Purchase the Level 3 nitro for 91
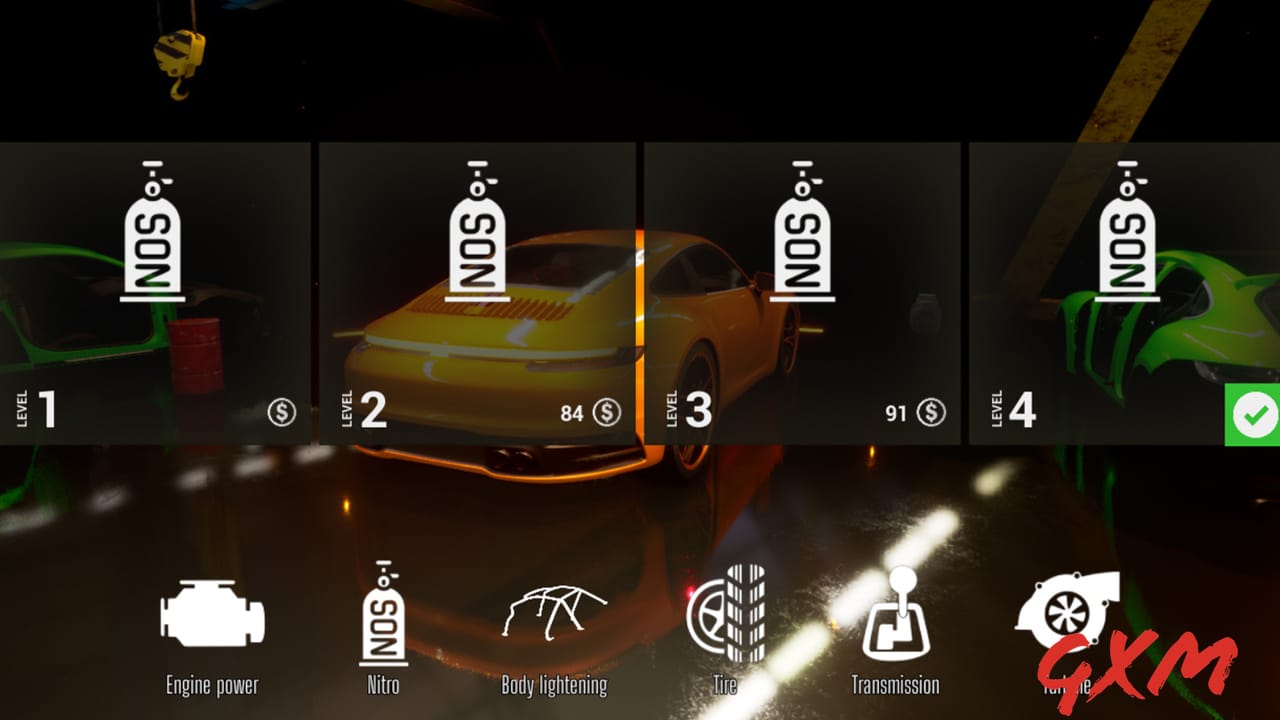The image size is (1280, 720). (x=803, y=290)
